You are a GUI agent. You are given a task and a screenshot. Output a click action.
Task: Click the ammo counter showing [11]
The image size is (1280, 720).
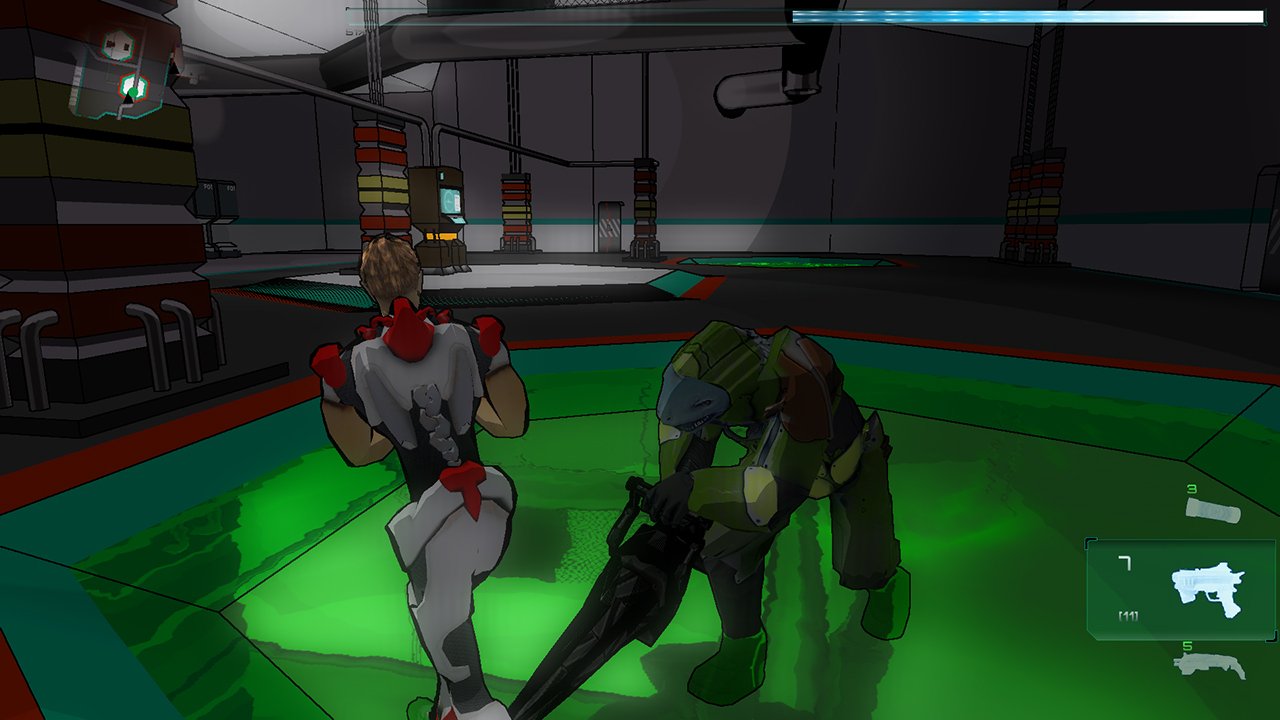click(x=1128, y=614)
